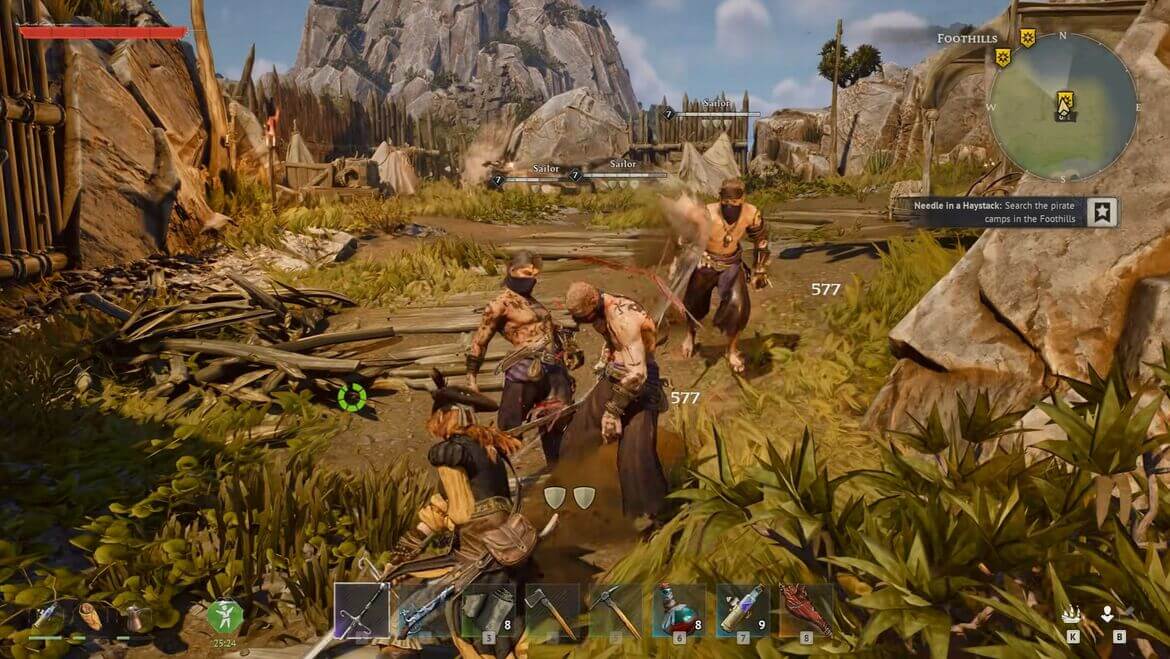Click the green buff status icon

tap(225, 615)
